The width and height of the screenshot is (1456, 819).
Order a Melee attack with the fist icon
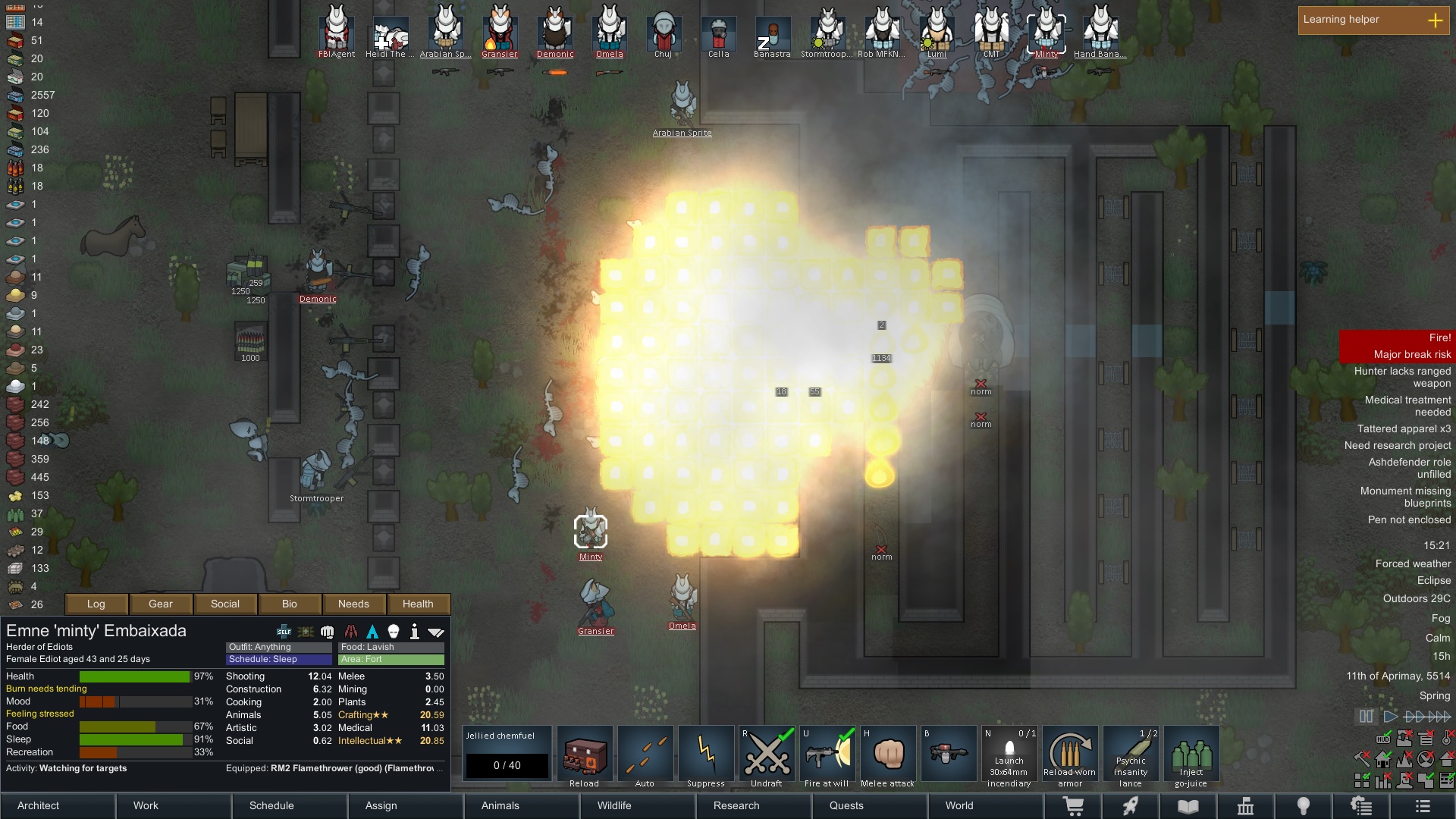coord(887,753)
